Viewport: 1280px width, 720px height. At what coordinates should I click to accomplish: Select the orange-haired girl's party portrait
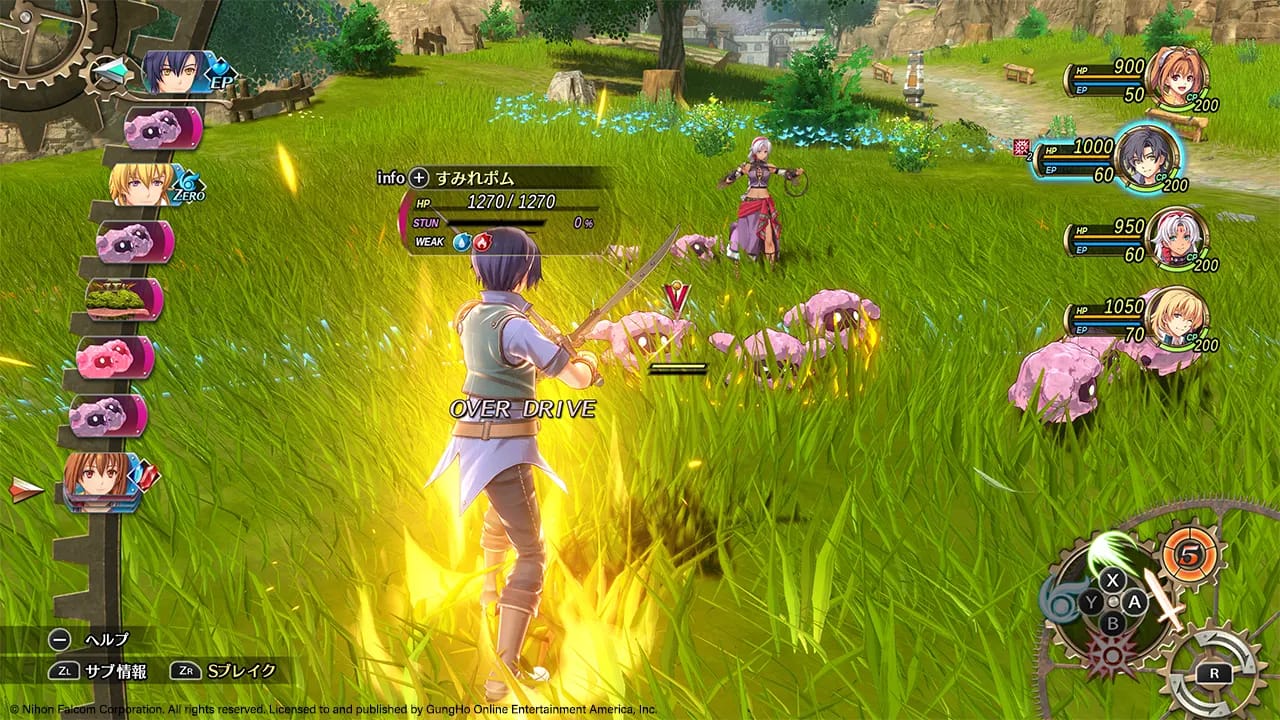pos(1177,78)
